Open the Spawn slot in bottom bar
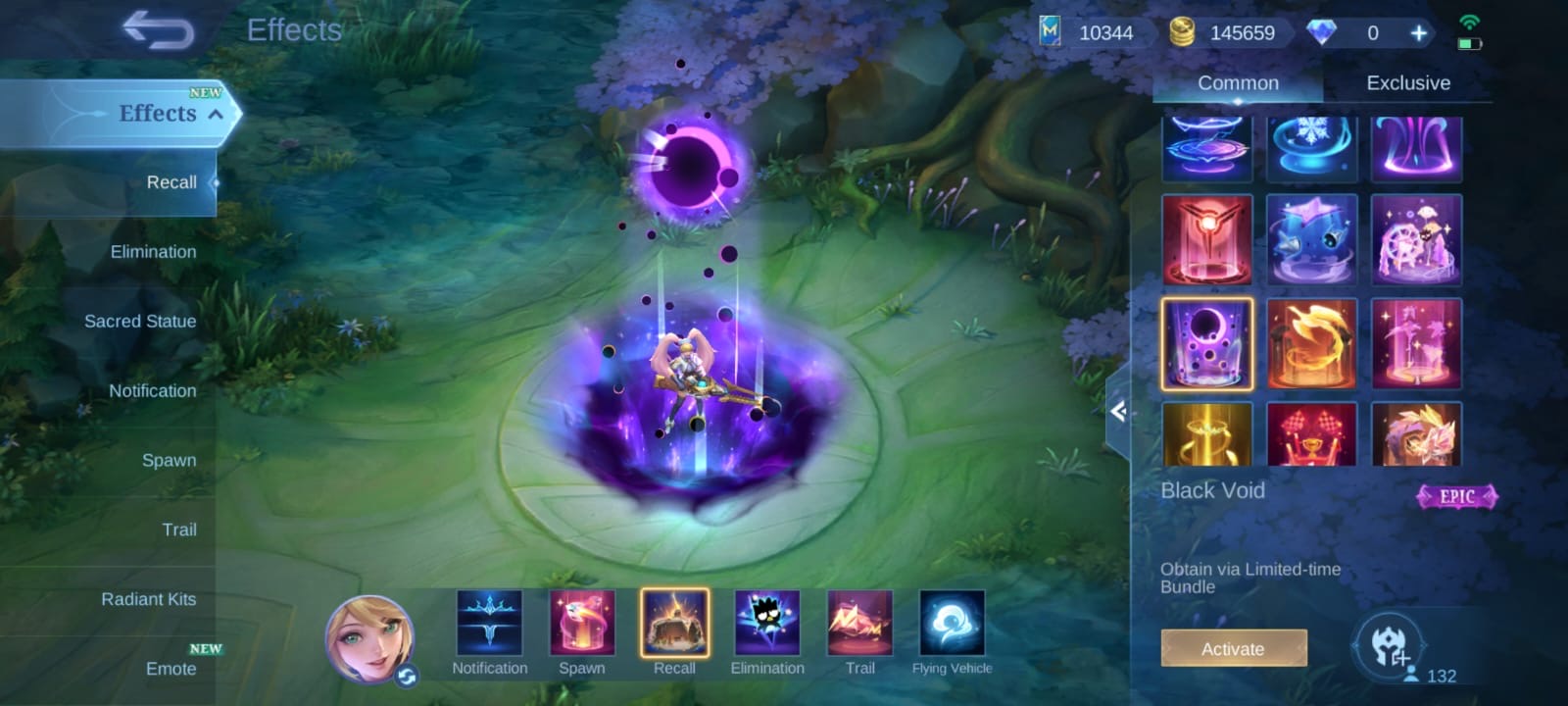The image size is (1568, 706). click(x=582, y=624)
